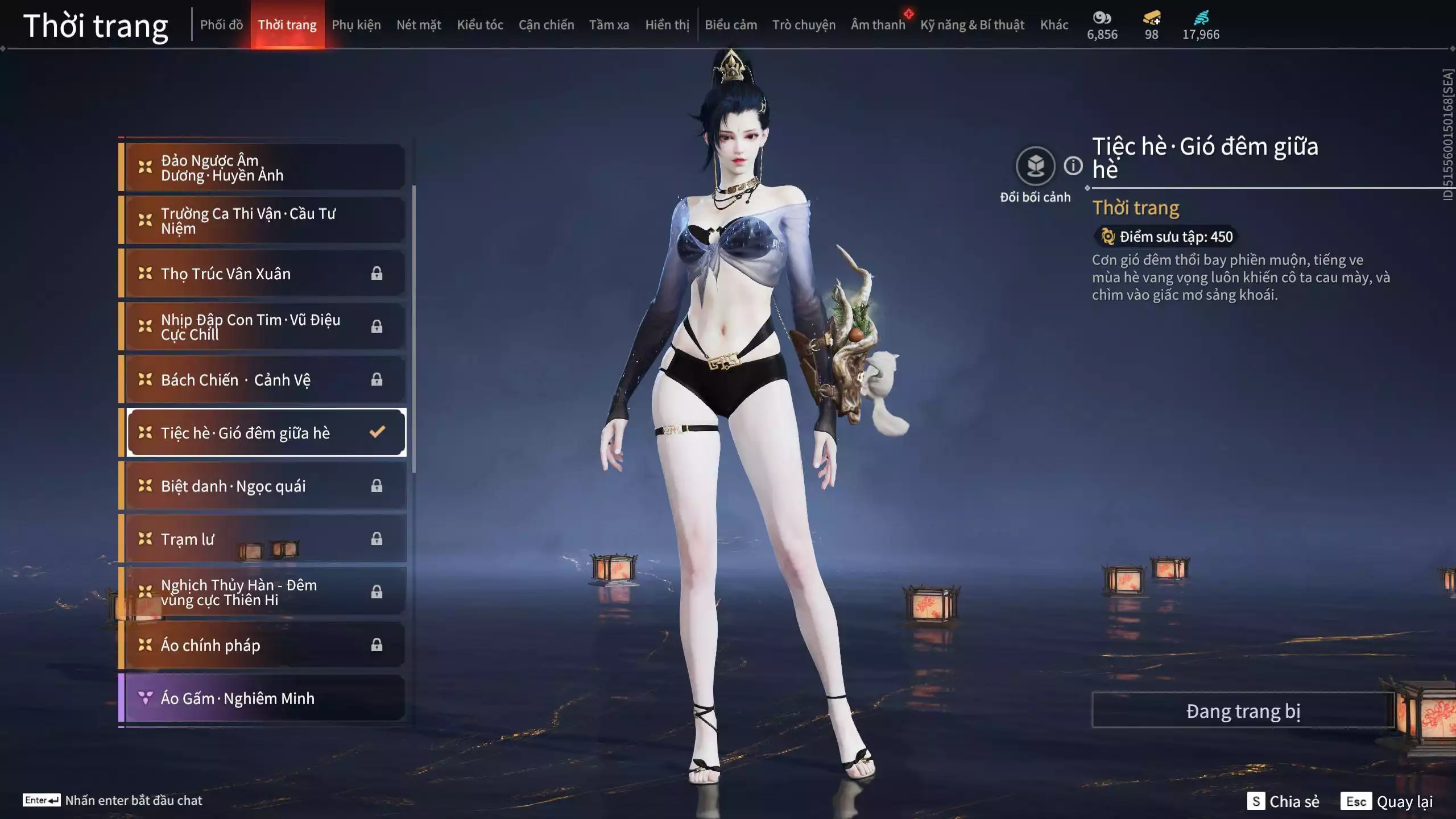Viewport: 1456px width, 819px height.
Task: Open the Đổi bối cảnh scene changer icon
Action: 1036,165
